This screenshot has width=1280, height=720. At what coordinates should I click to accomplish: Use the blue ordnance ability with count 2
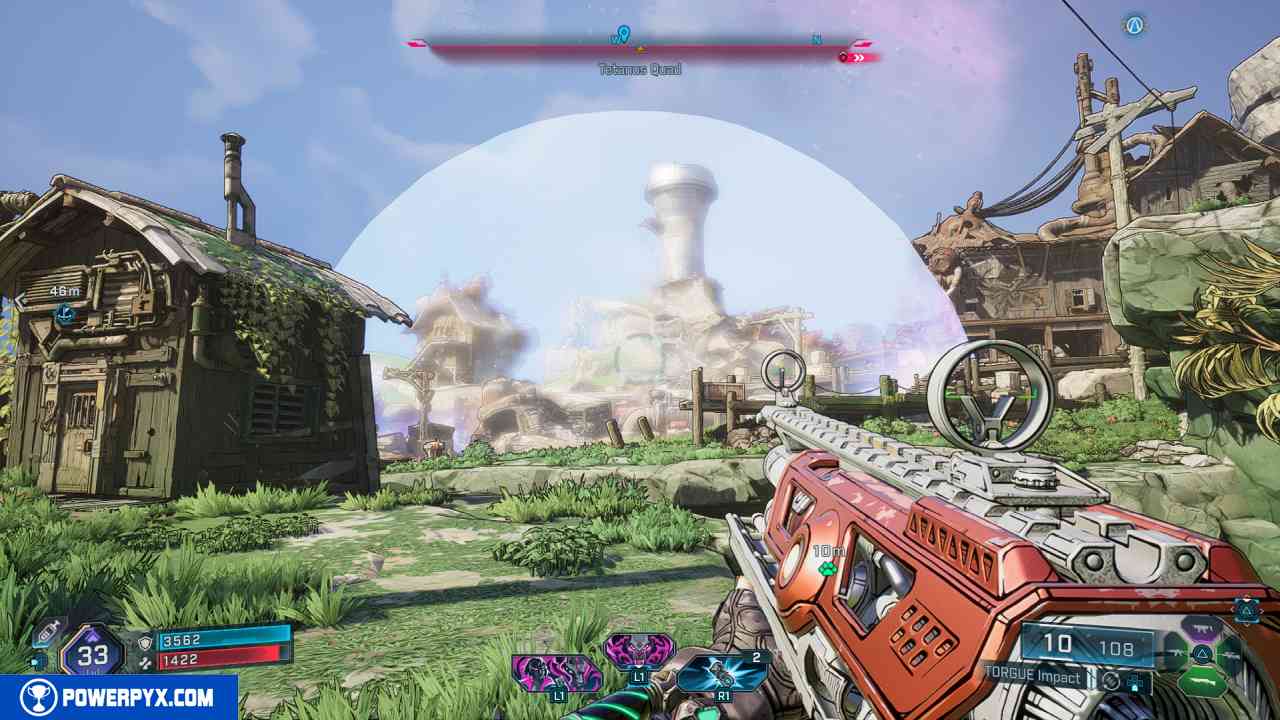(722, 671)
